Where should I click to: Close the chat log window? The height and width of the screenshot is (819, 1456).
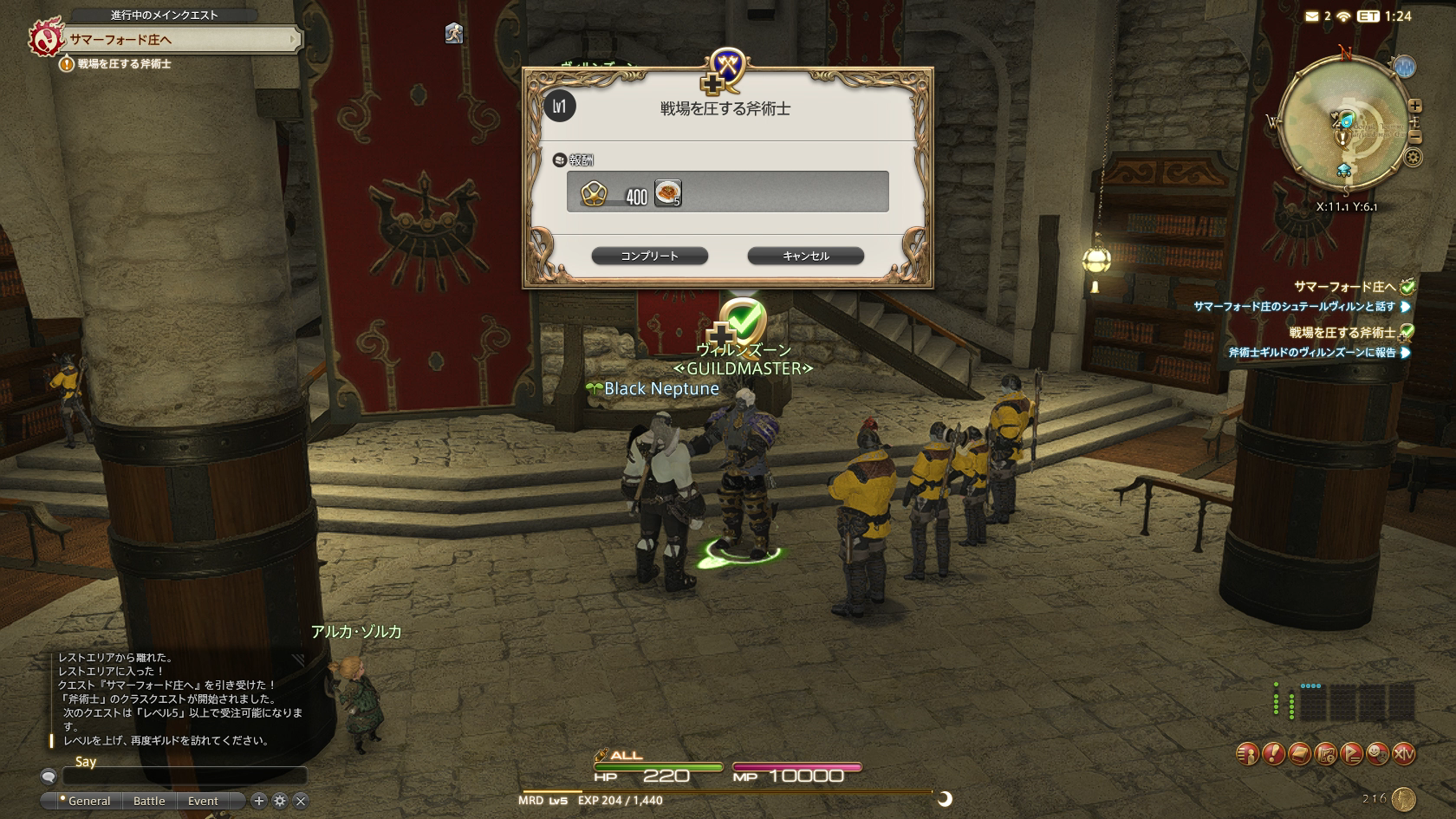pos(301,801)
